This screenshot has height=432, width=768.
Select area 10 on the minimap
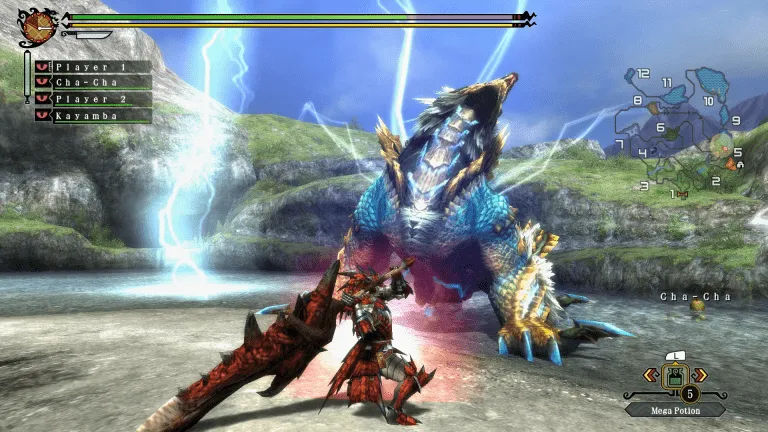708,101
